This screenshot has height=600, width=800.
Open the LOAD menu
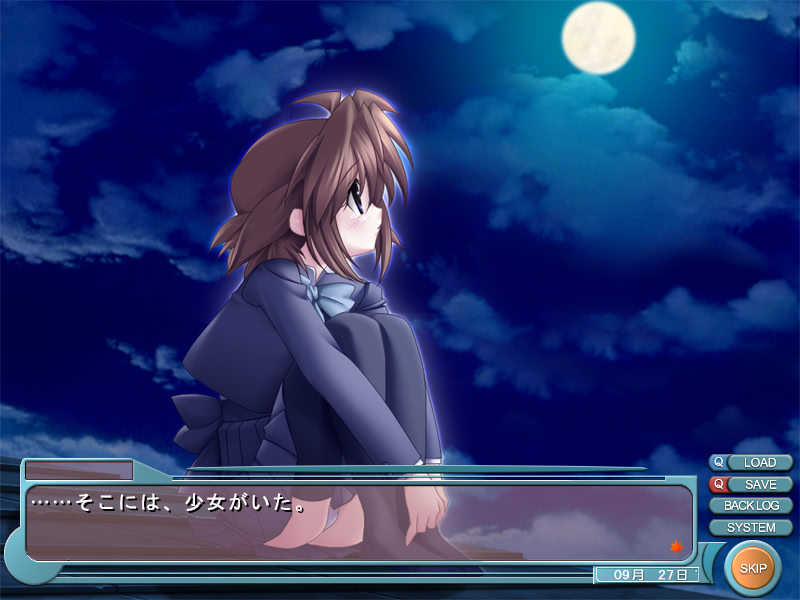coord(760,463)
